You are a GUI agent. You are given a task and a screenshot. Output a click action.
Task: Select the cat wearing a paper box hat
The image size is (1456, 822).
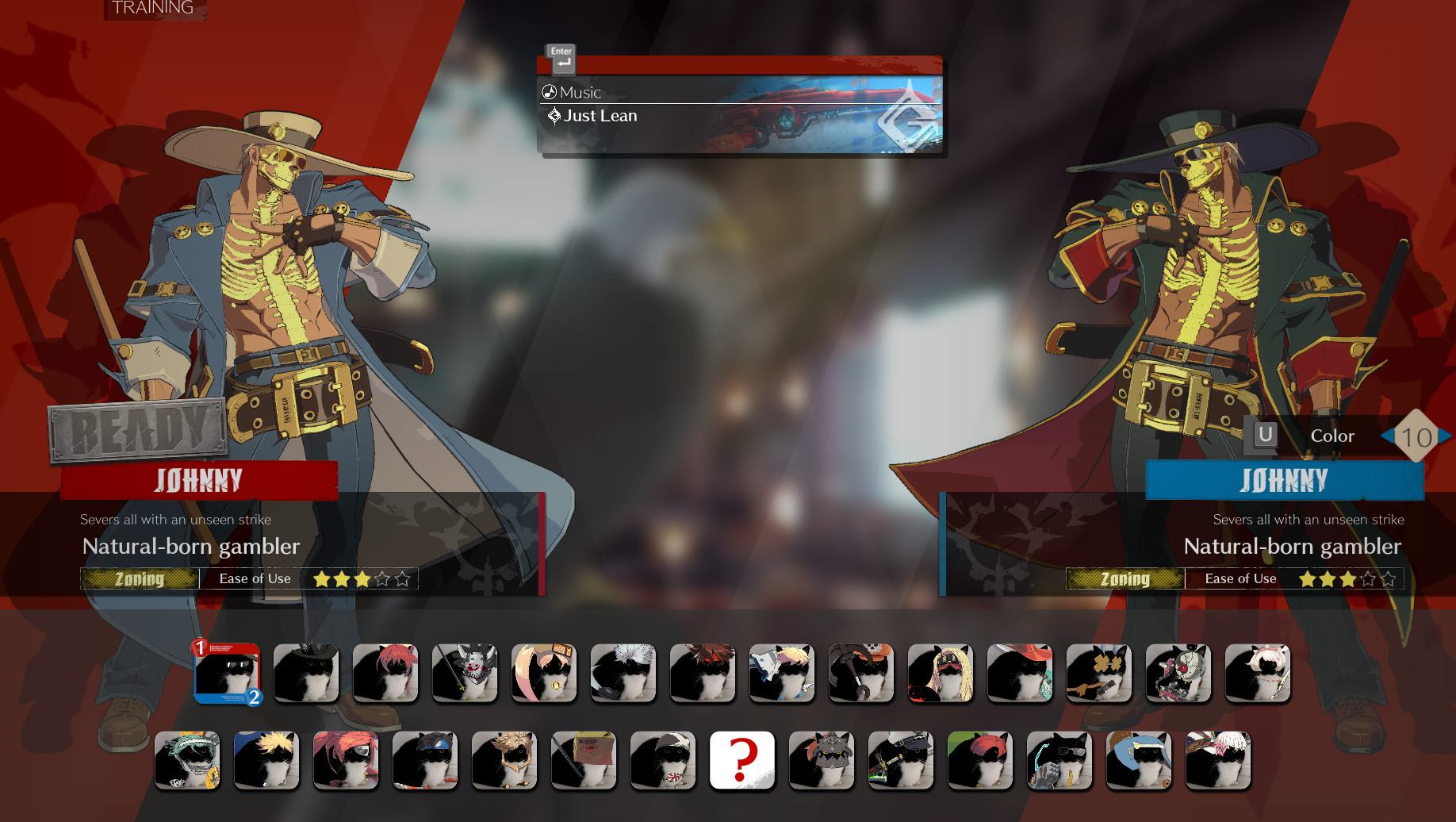(584, 760)
